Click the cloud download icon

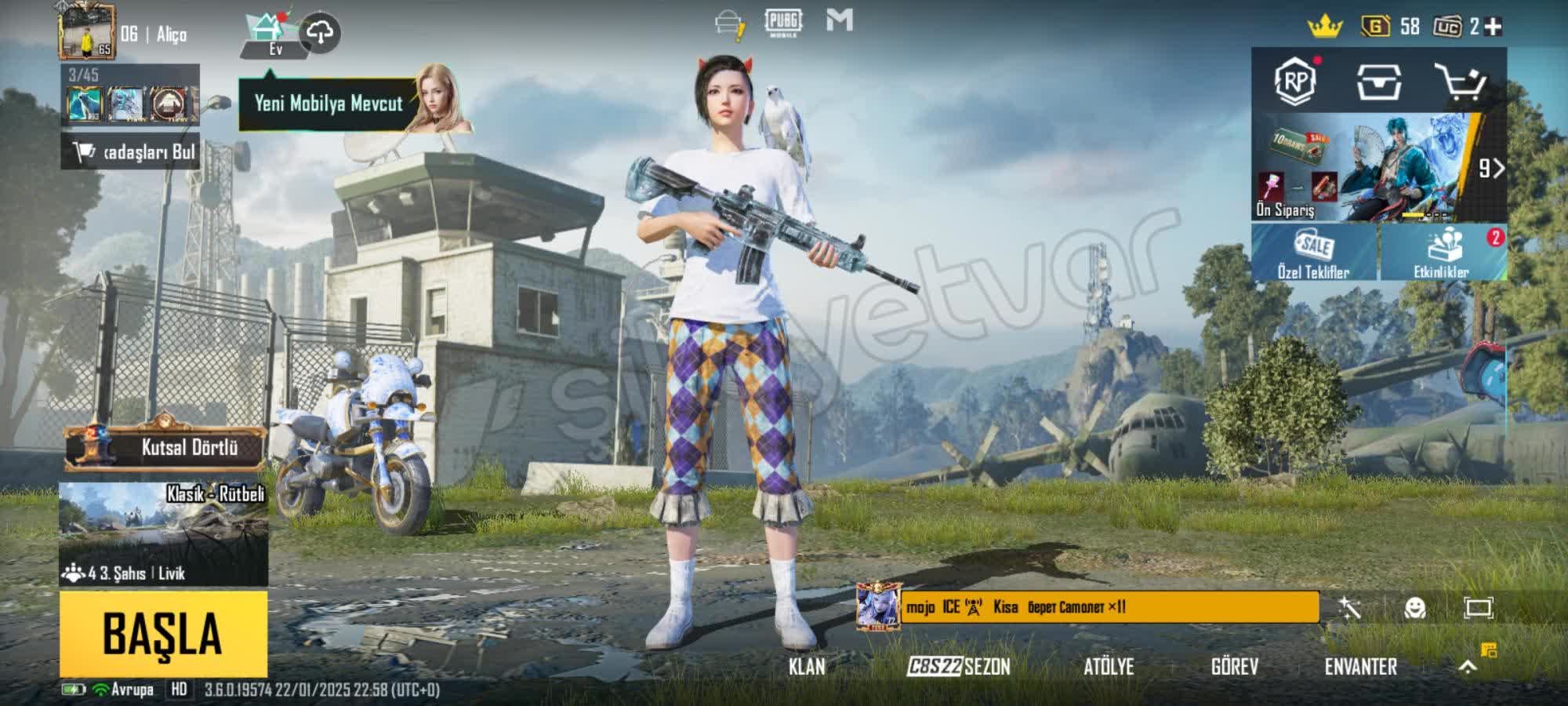point(320,32)
